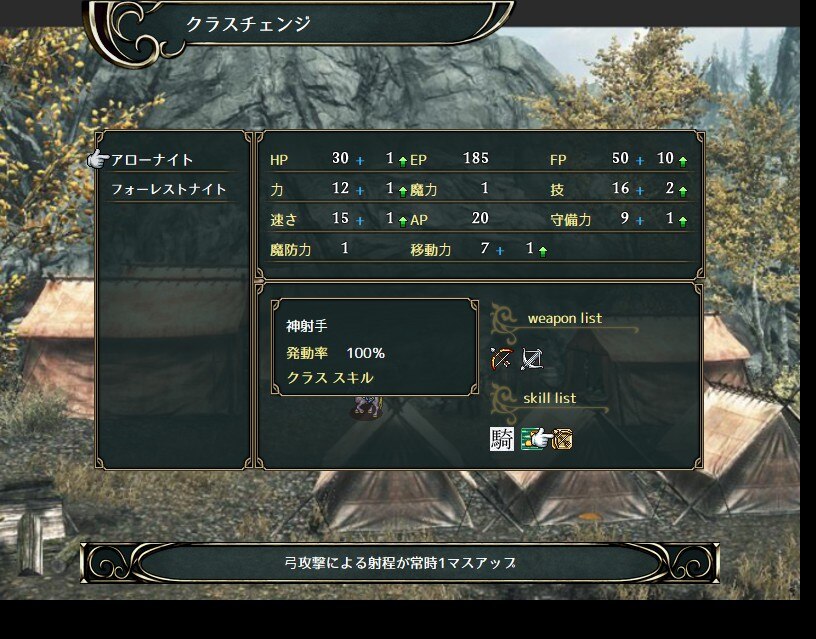Click the bow weapon icon
816x639 pixels.
coord(501,358)
